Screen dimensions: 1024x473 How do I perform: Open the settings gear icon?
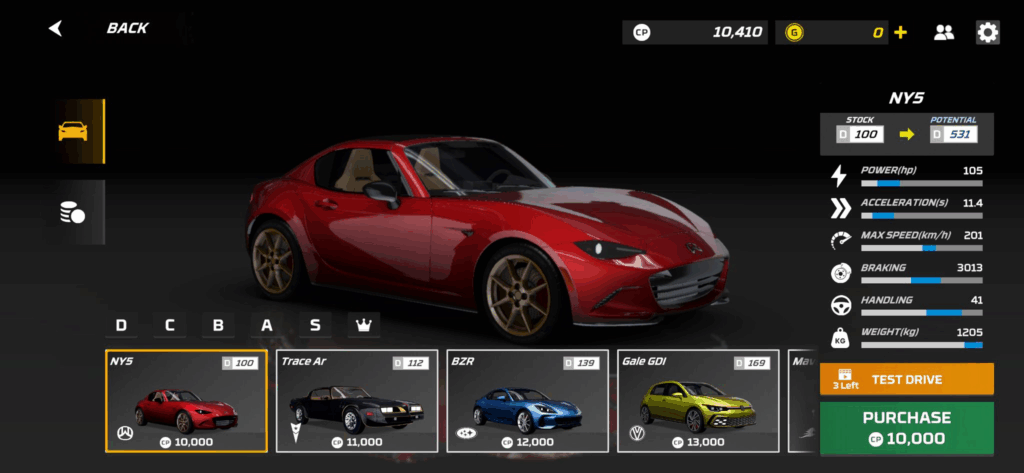click(988, 32)
